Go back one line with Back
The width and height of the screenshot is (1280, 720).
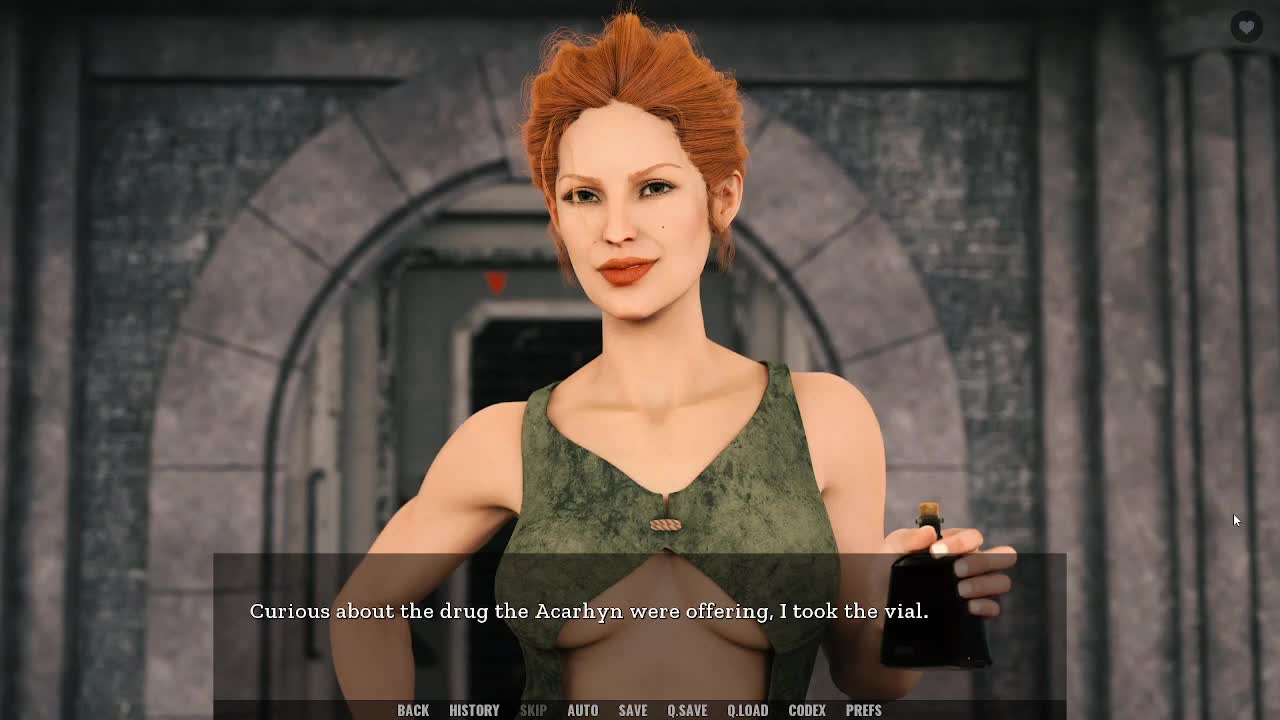413,710
